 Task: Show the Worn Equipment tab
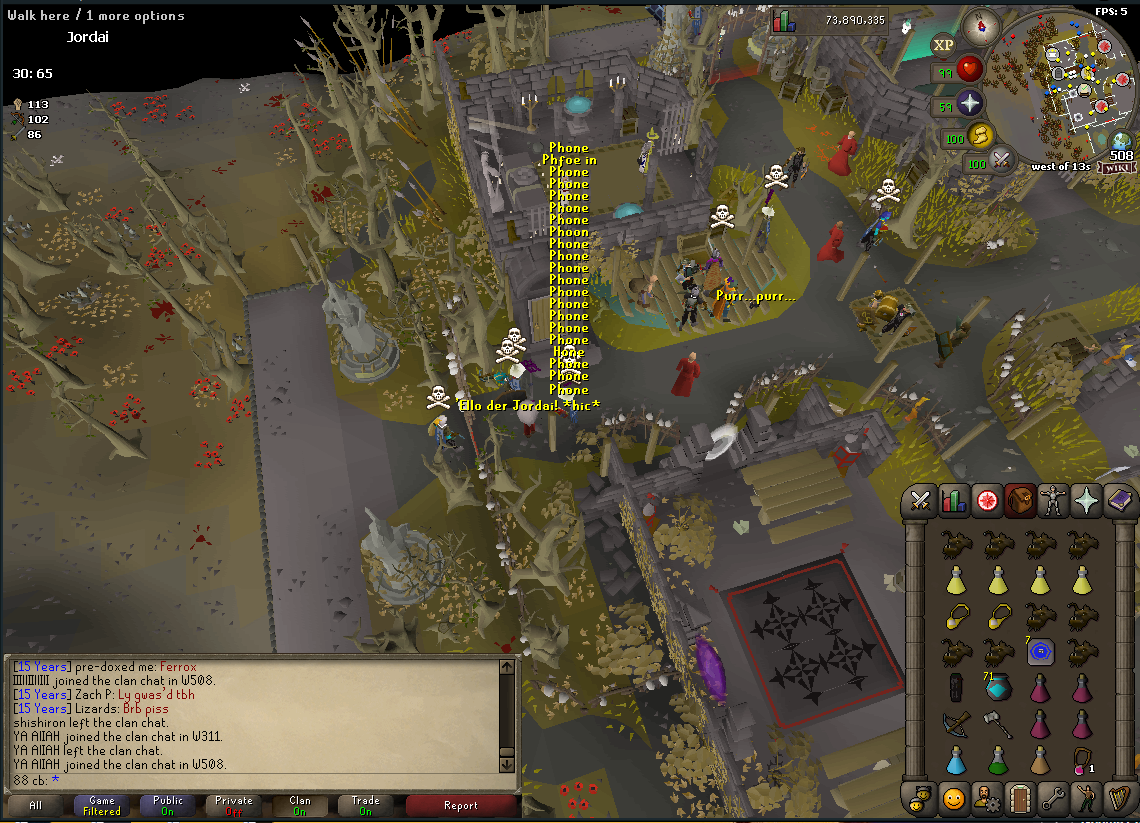(1053, 501)
